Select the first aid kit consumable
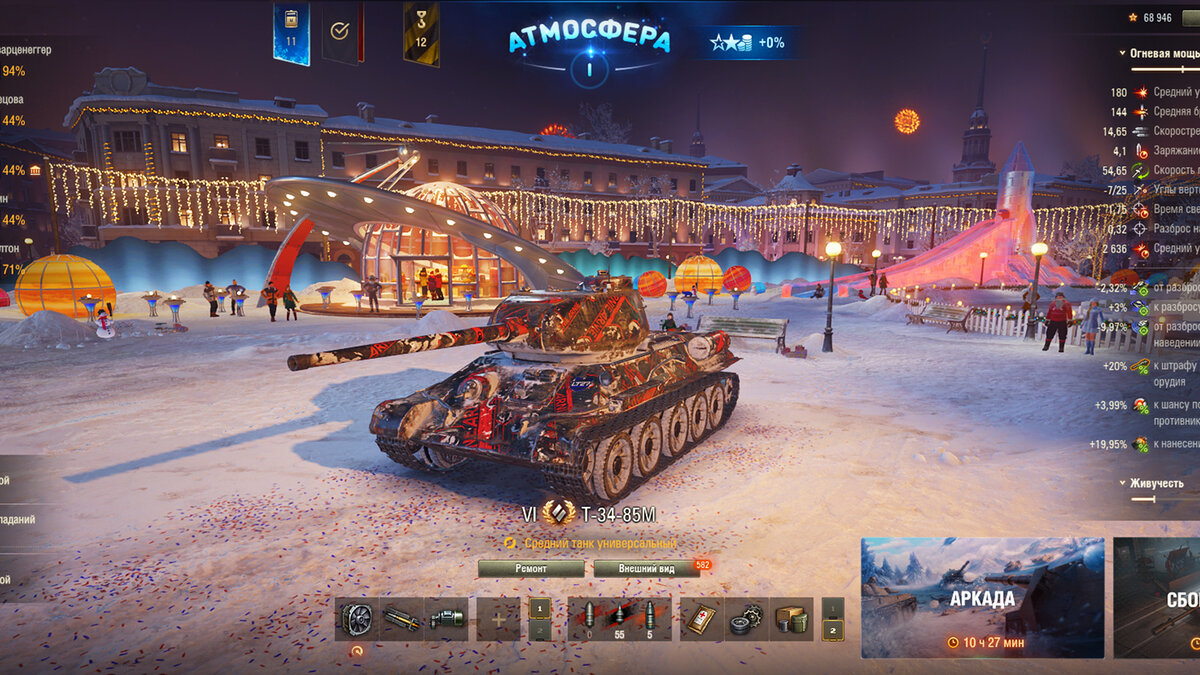The width and height of the screenshot is (1200, 675). click(701, 619)
